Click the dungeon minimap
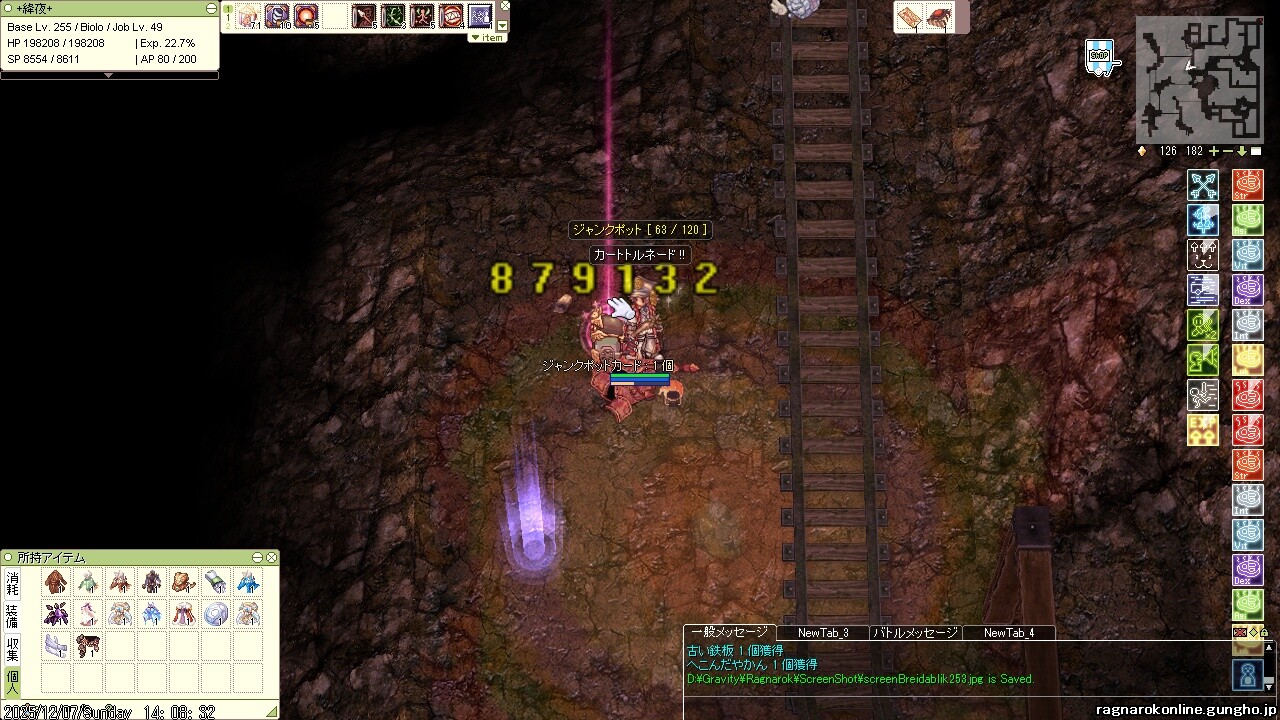Image resolution: width=1280 pixels, height=720 pixels. (x=1199, y=80)
